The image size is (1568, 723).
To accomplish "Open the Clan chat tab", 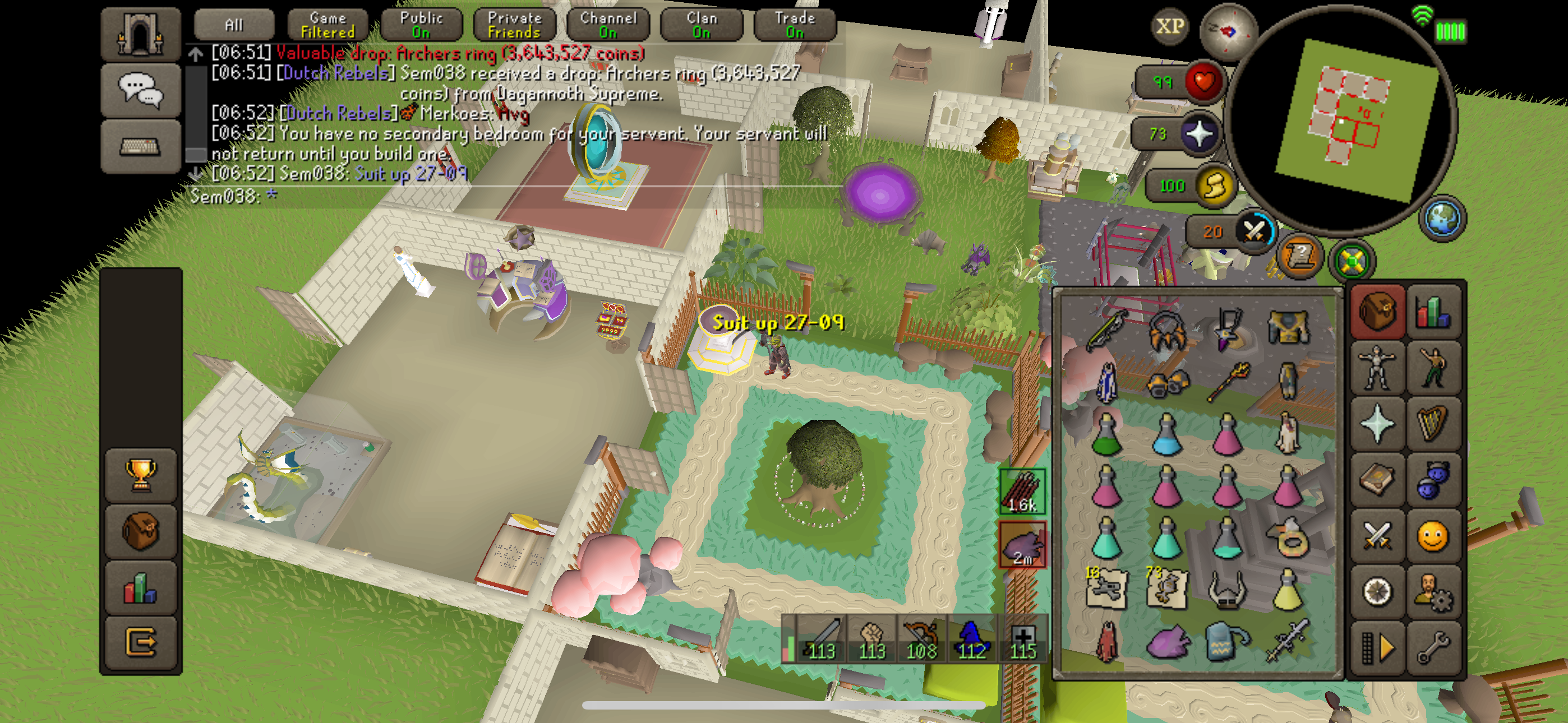I will (701, 25).
